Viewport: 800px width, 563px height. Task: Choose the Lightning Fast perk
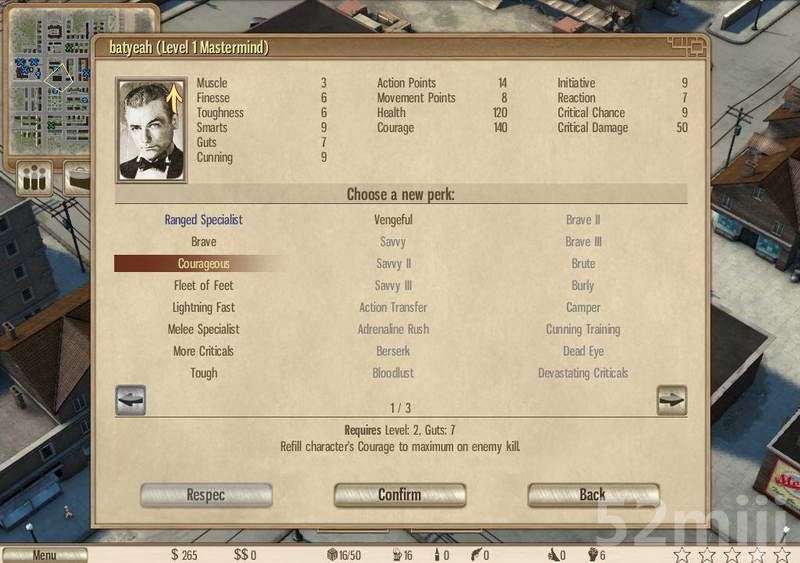(203, 308)
